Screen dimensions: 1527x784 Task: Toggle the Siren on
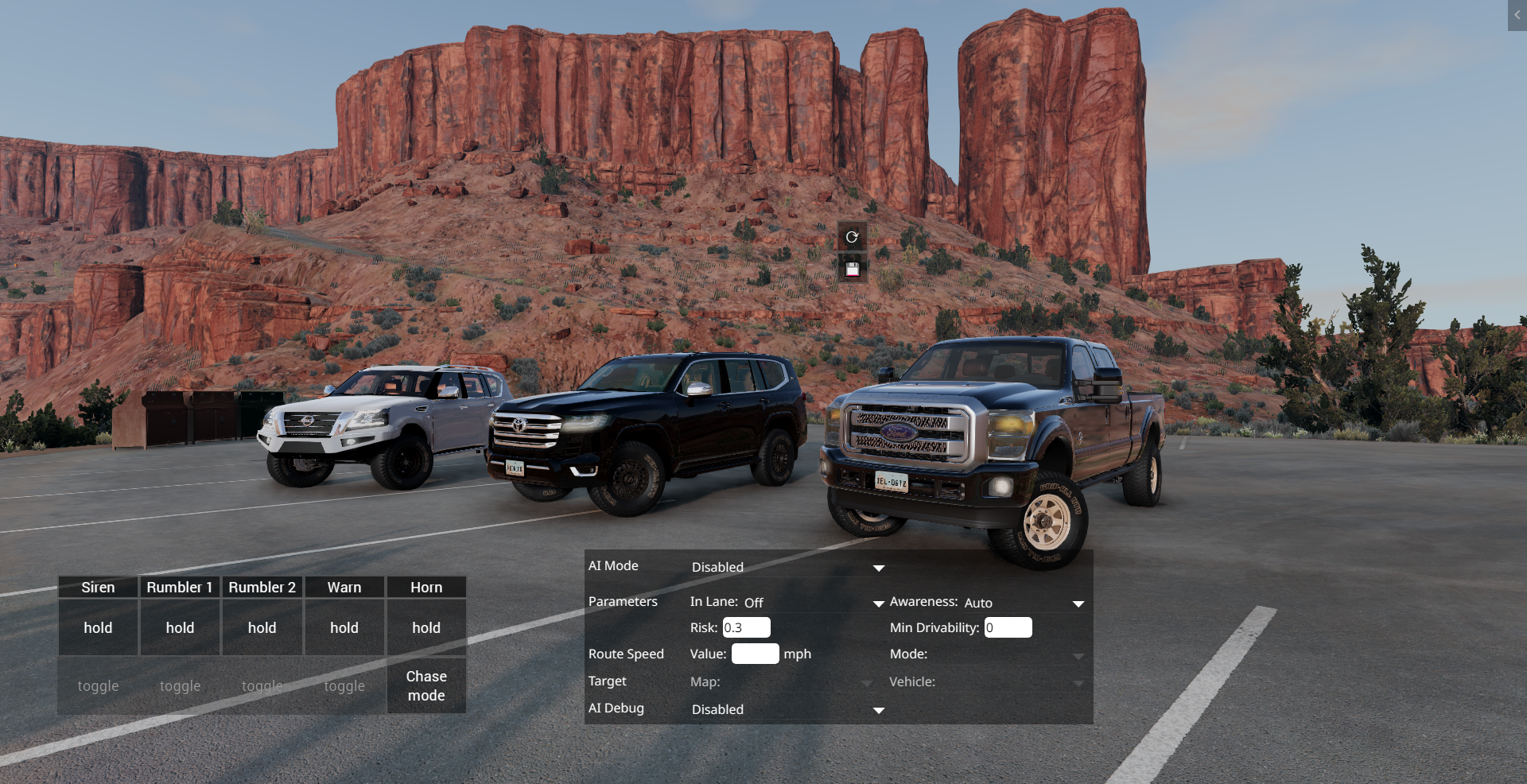point(98,685)
